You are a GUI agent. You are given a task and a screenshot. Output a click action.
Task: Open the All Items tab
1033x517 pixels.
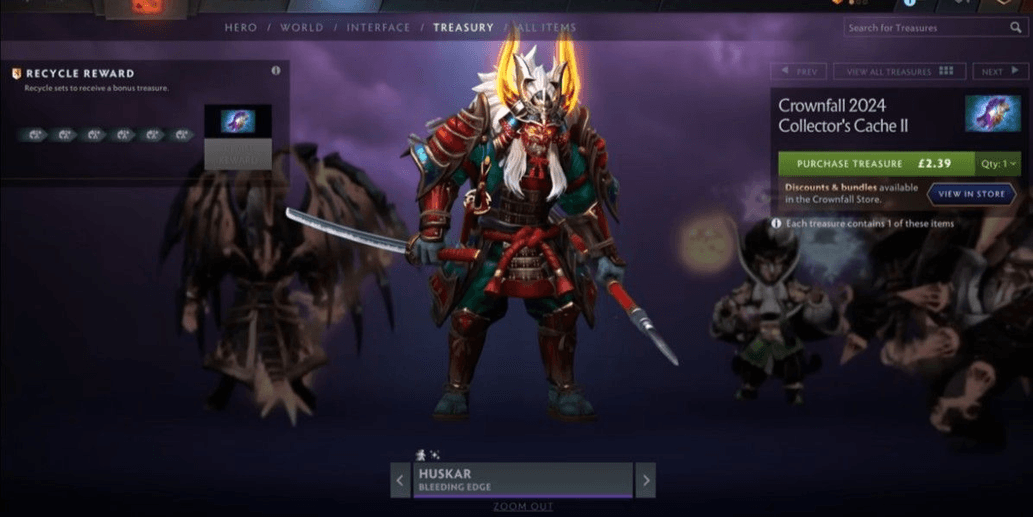544,27
